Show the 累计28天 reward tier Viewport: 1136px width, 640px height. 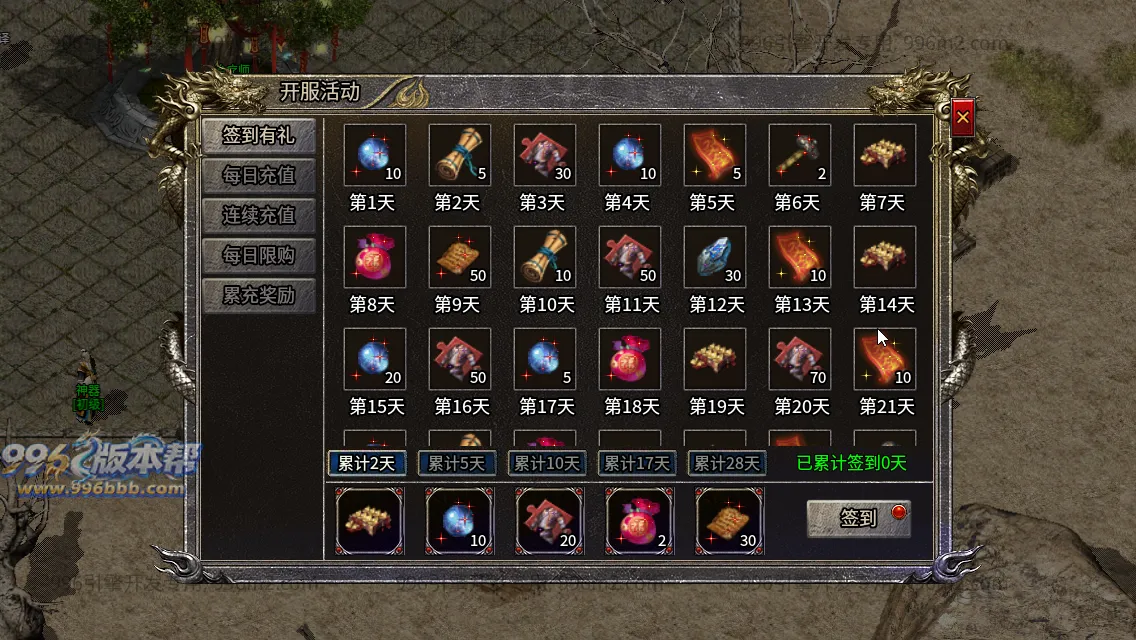727,463
